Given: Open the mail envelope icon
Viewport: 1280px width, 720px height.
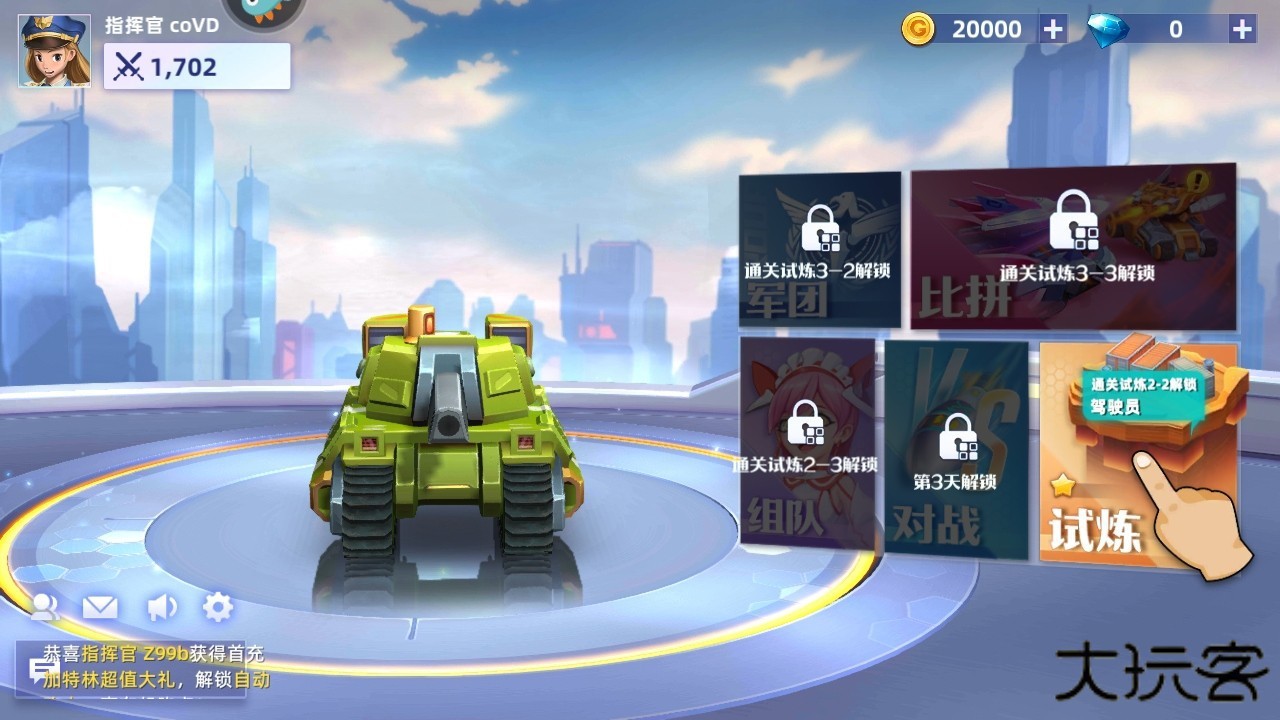Looking at the screenshot, I should tap(100, 606).
